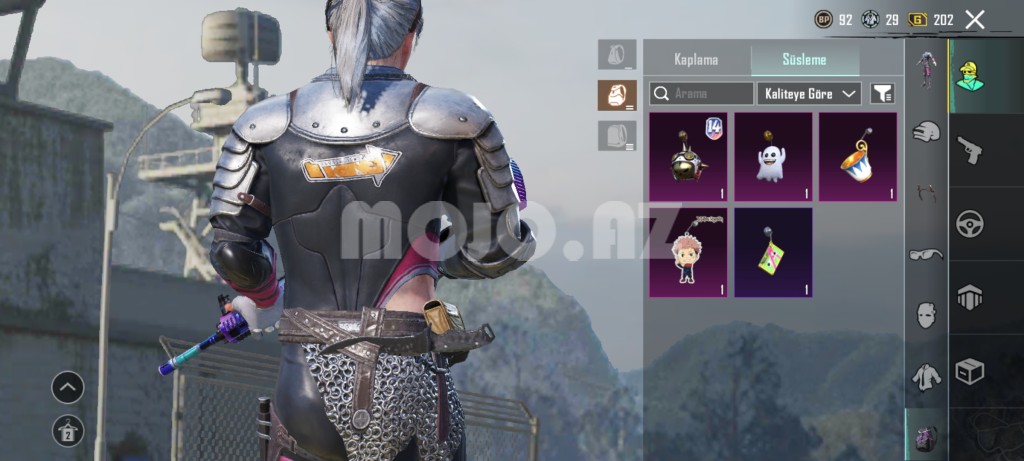
Task: Open the filter options button
Action: tap(882, 94)
